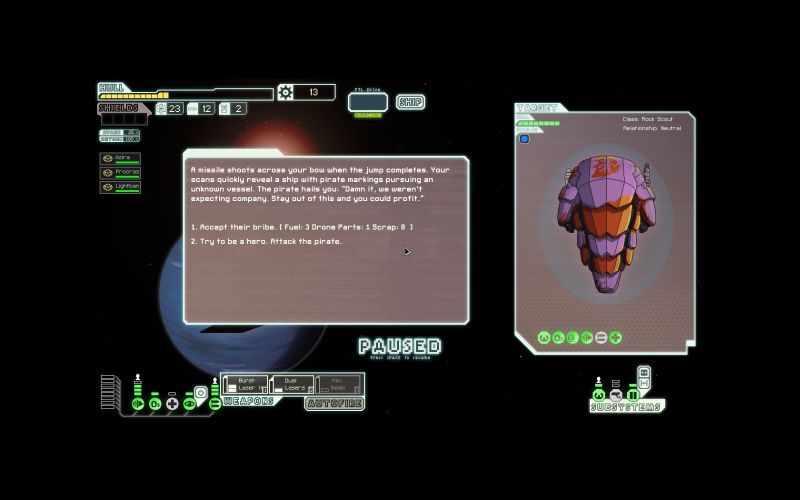Click the piloting subsystem icon
Viewport: 800px width, 500px height.
(598, 394)
